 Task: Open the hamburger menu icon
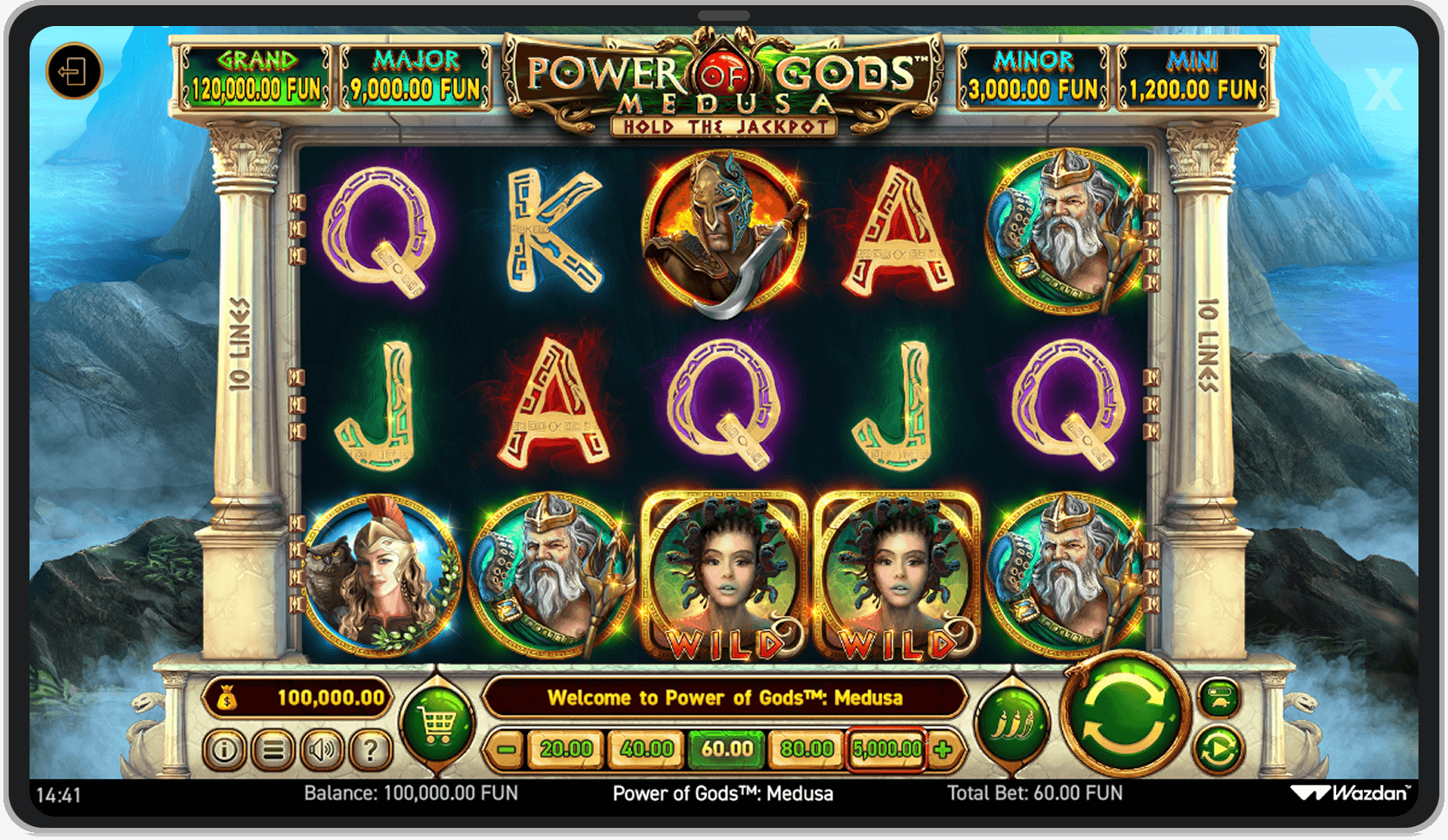[x=273, y=748]
